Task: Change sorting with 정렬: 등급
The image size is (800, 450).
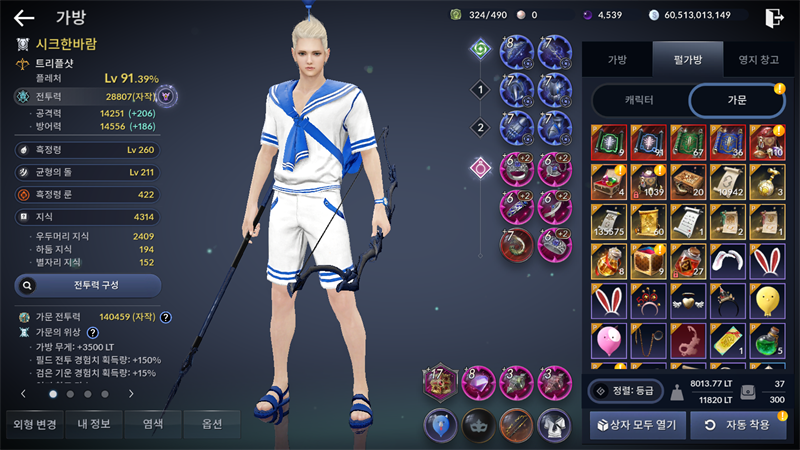Action: 624,391
